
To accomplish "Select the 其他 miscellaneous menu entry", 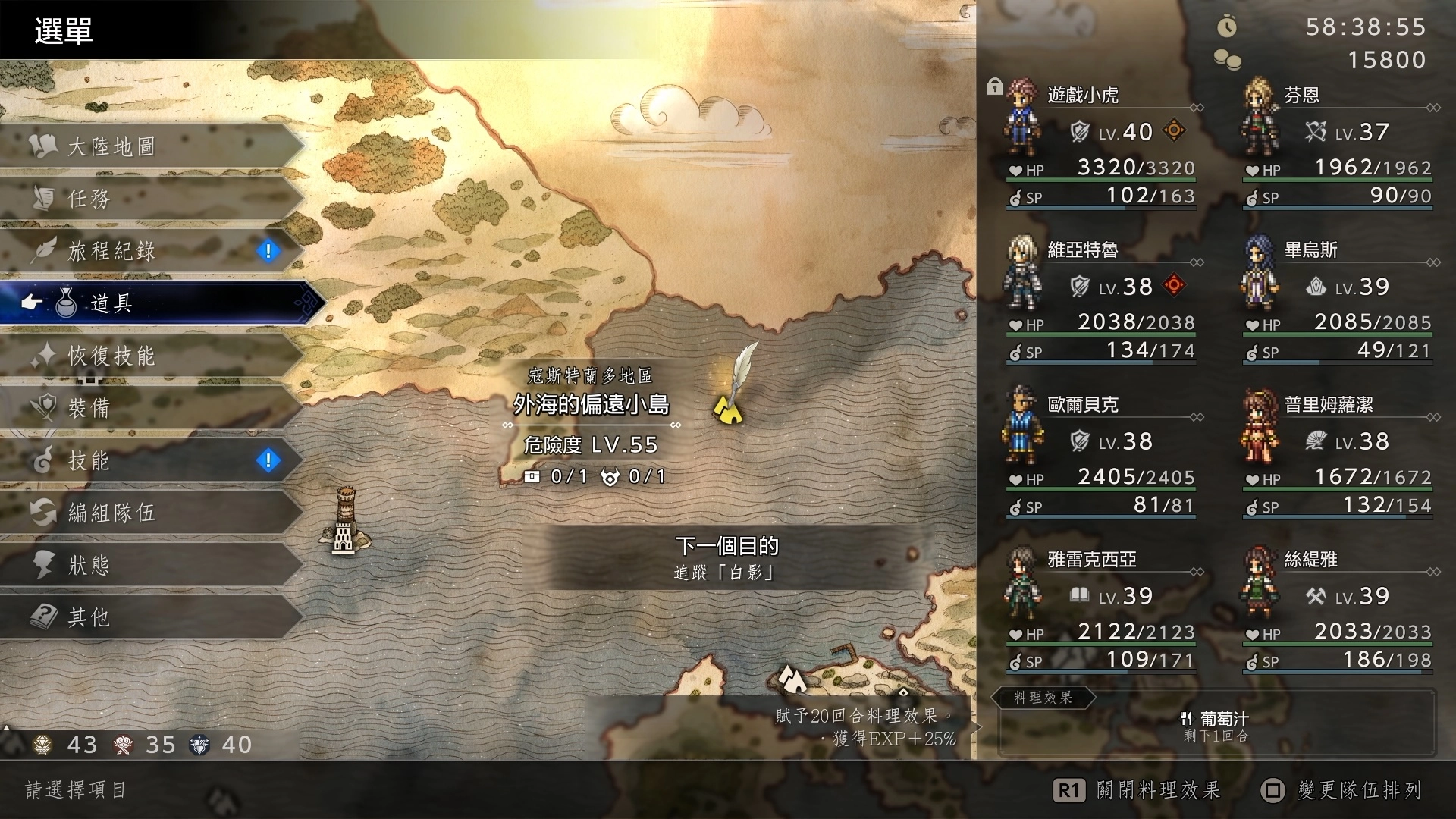I will (x=152, y=617).
